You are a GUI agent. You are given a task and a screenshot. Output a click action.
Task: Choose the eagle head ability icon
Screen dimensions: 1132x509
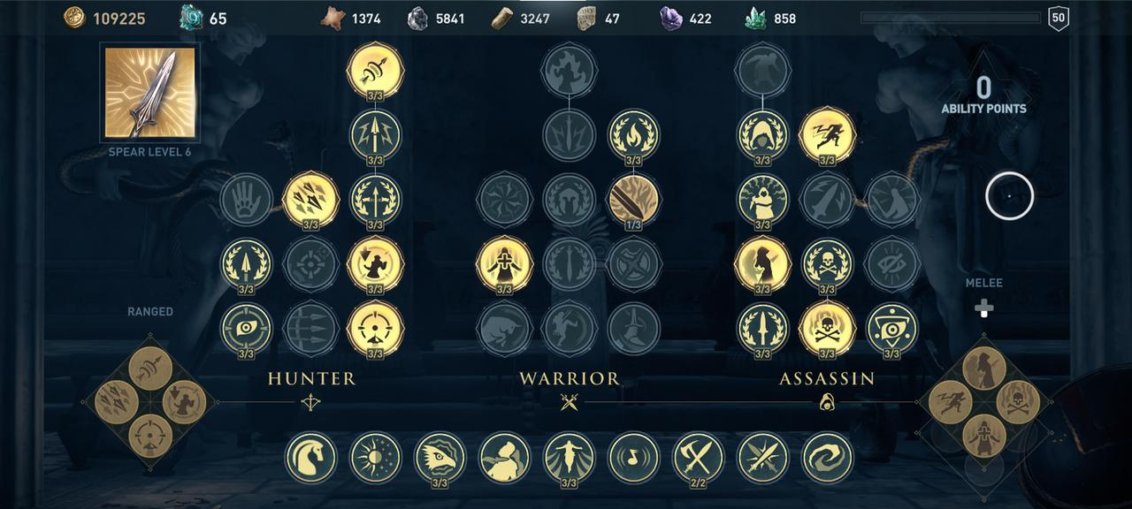pos(440,458)
